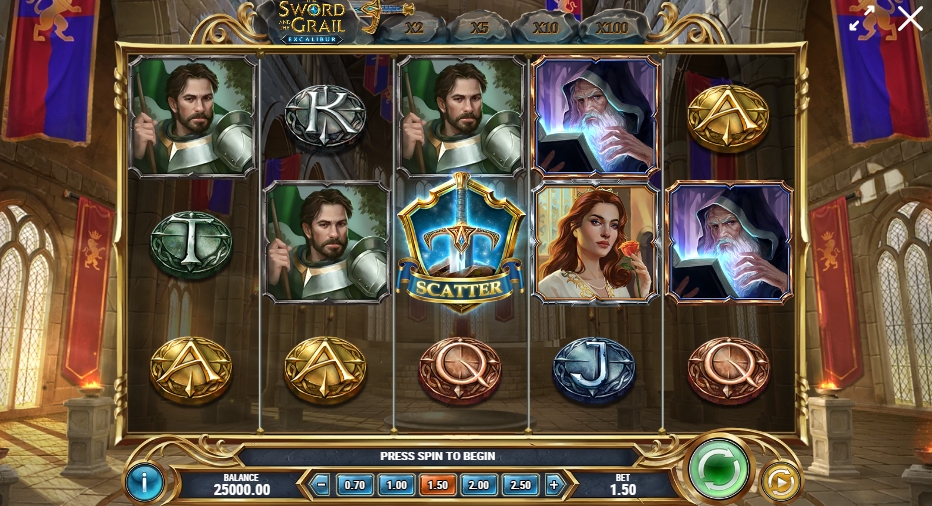Viewport: 932px width, 506px height.
Task: Choose the 1.00 bet amount
Action: (x=397, y=485)
